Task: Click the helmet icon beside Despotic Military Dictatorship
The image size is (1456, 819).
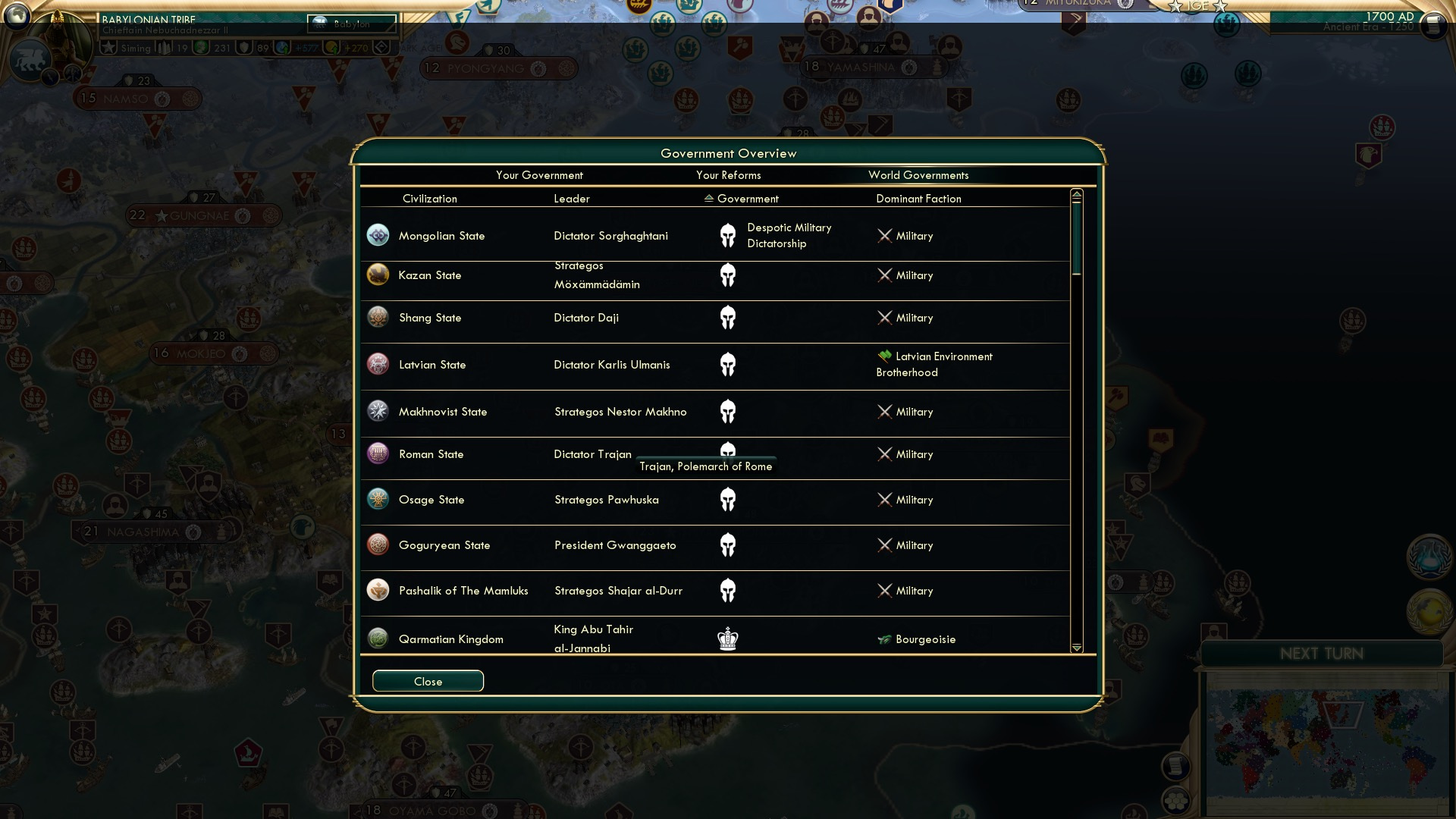Action: tap(728, 235)
